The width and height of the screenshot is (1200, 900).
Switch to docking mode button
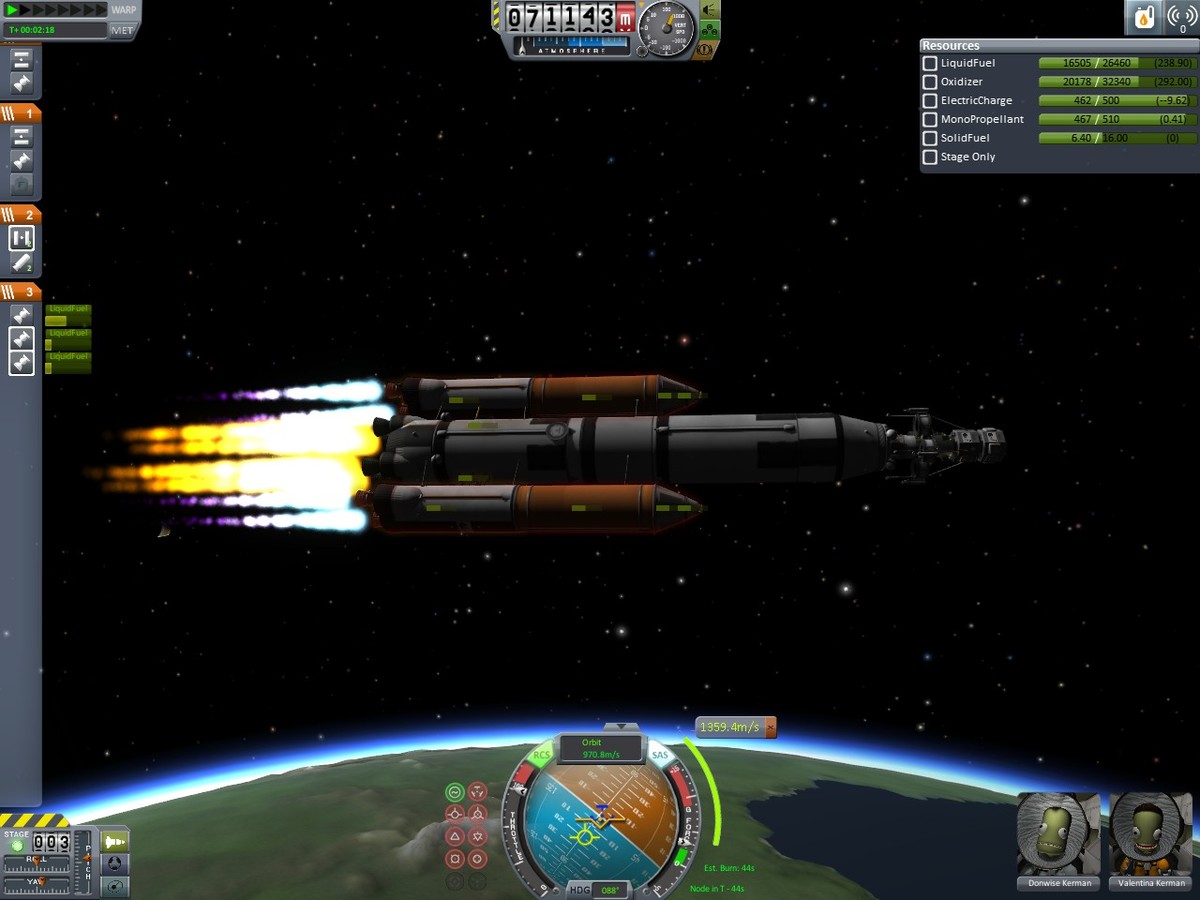(x=116, y=863)
